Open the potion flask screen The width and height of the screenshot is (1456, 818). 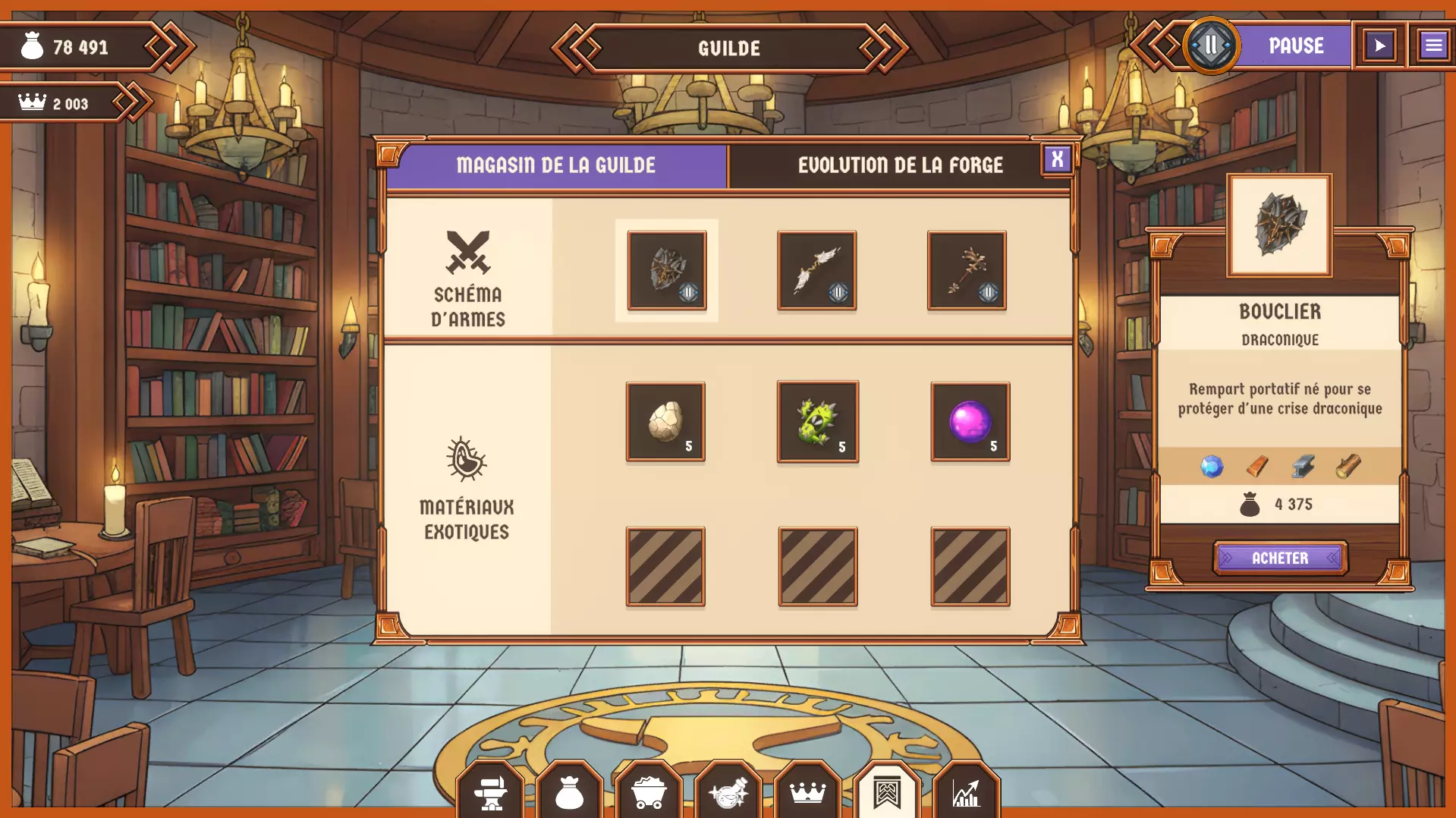pos(728,793)
